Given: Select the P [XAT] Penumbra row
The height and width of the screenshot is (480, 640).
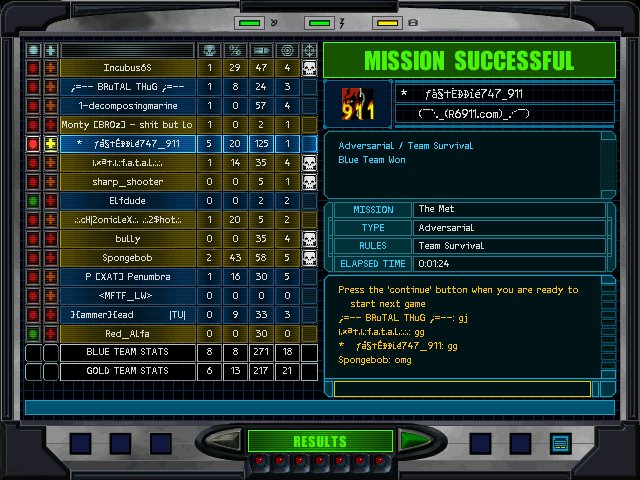Looking at the screenshot, I should click(127, 276).
